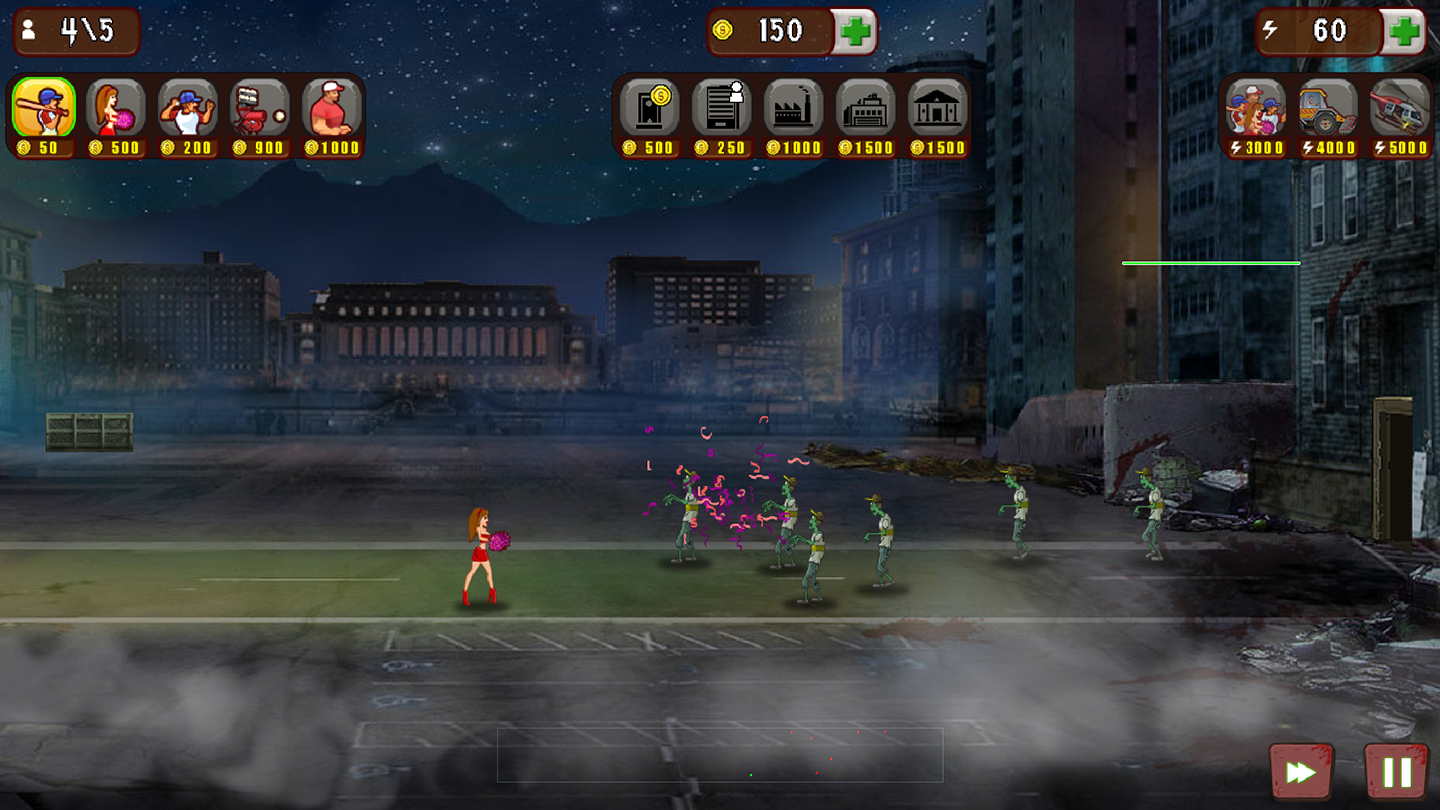This screenshot has height=810, width=1440.
Task: Select the baseball batter unit costing 50
Action: (x=44, y=108)
